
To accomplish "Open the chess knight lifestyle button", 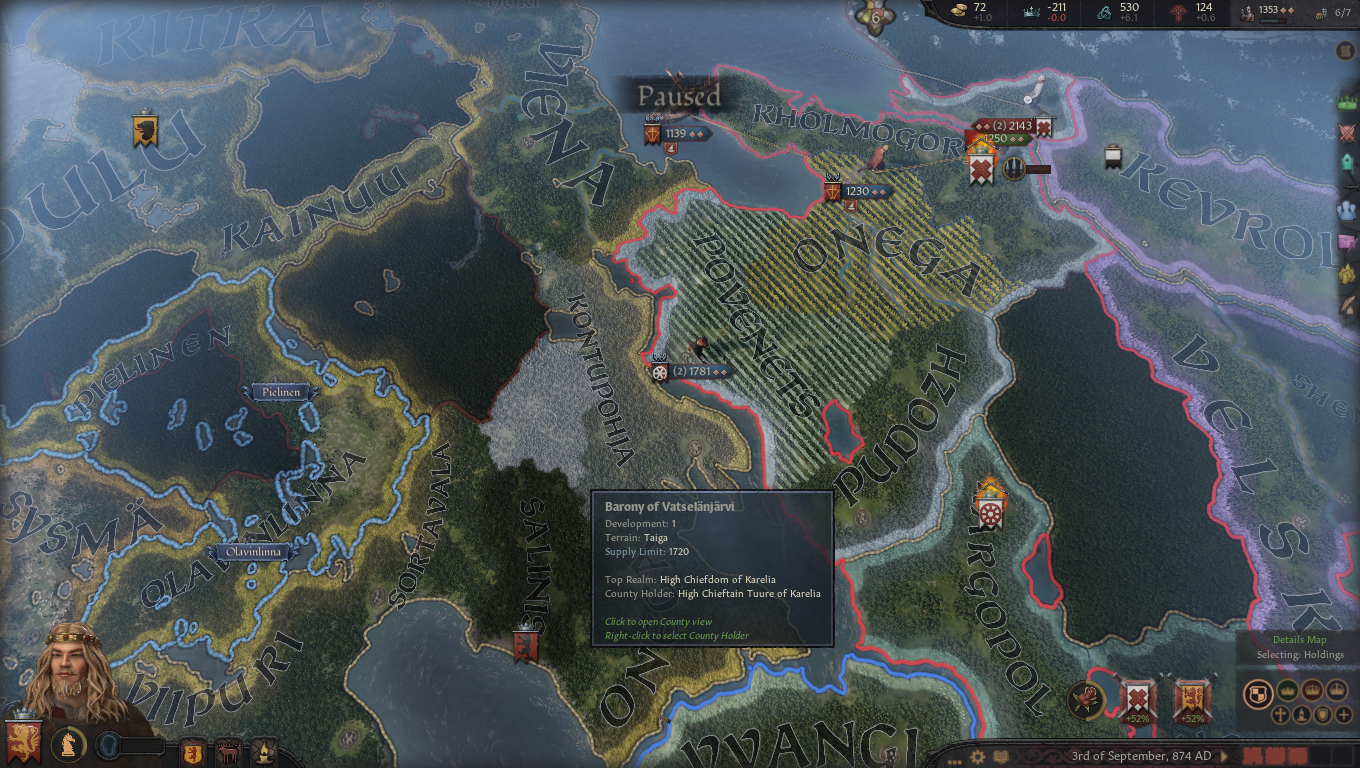I will (x=68, y=745).
